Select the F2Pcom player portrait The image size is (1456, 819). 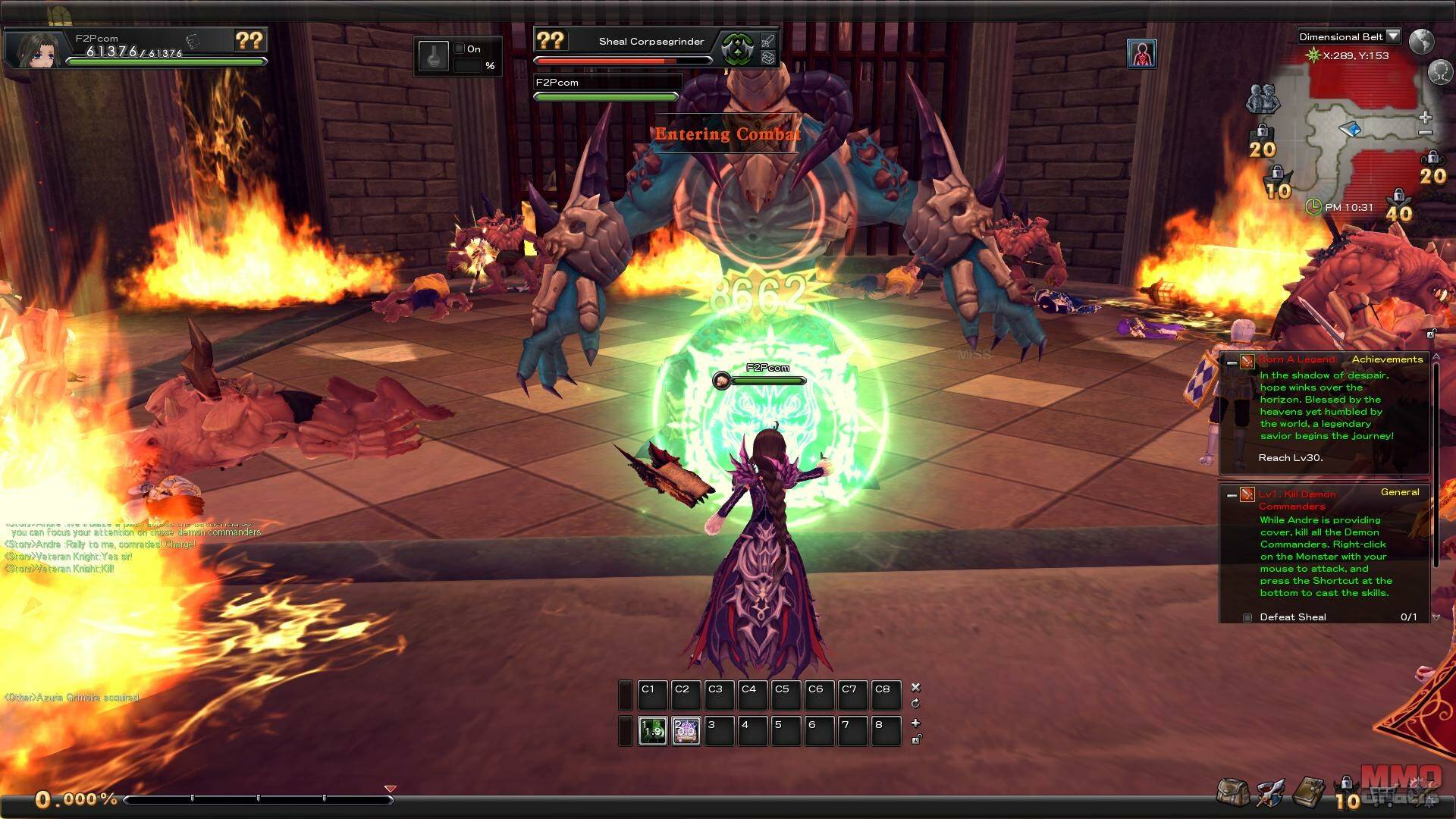[x=37, y=49]
